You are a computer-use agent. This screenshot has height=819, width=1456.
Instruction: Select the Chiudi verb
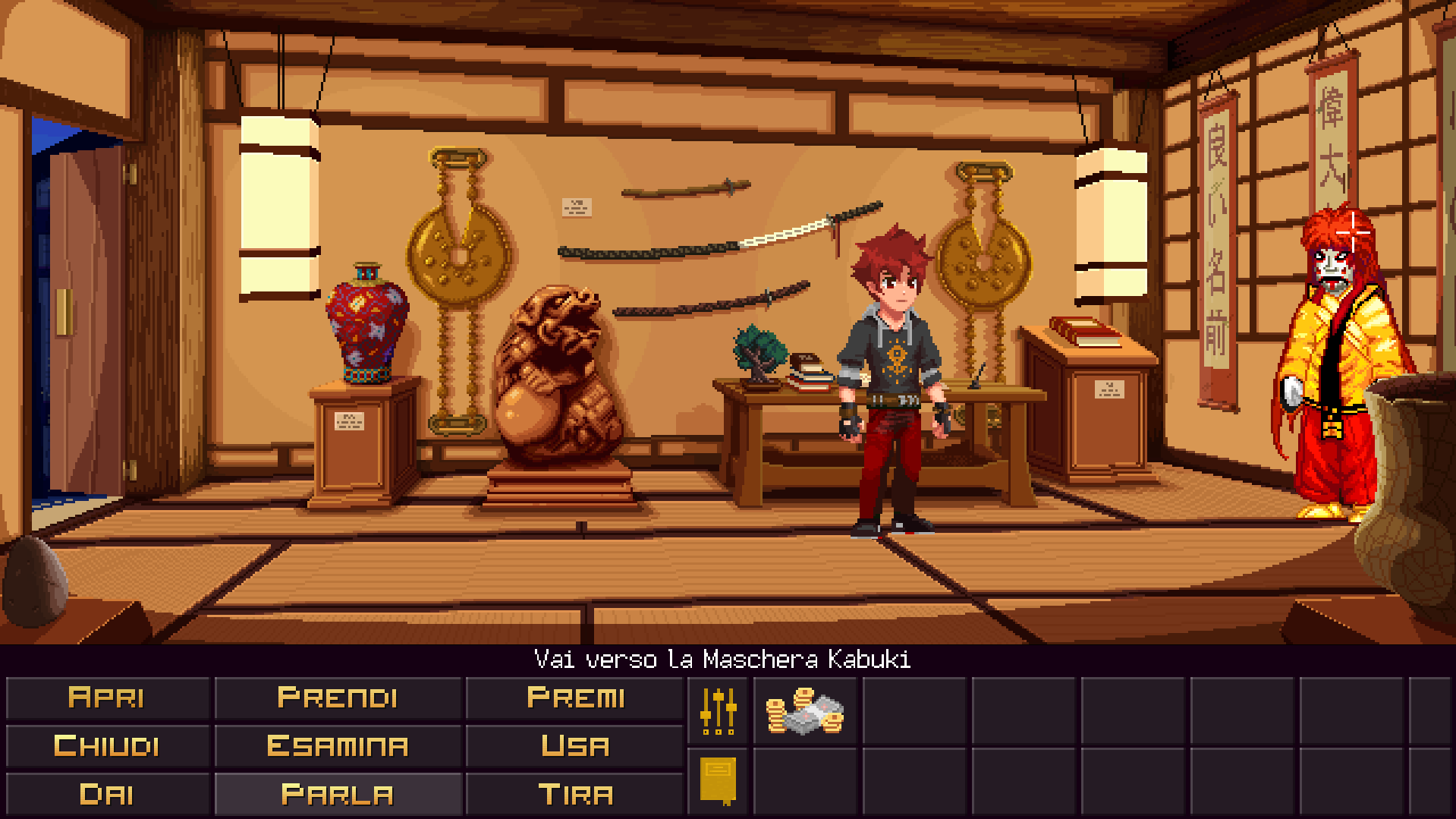coord(108,745)
